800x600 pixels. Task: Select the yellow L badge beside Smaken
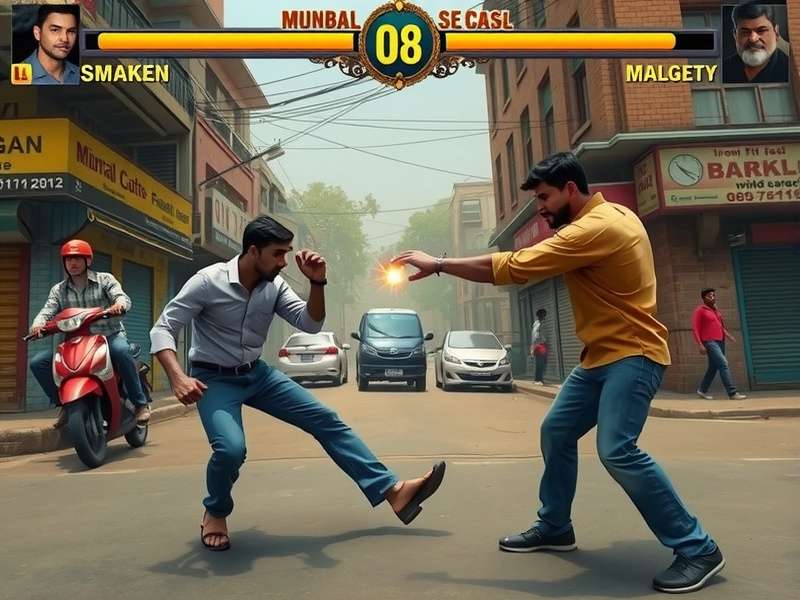coord(21,74)
